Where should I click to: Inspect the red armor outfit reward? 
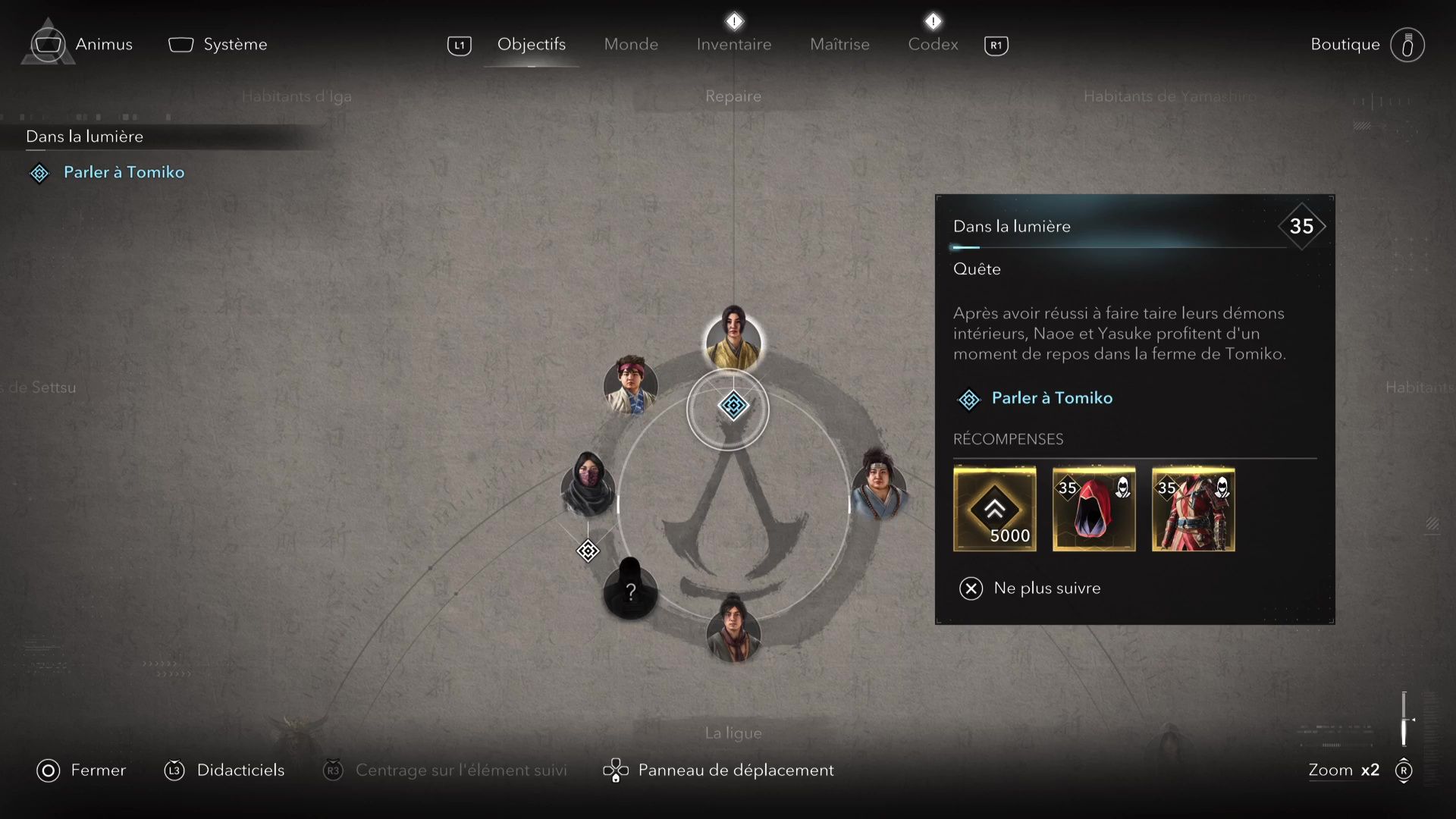pyautogui.click(x=1193, y=509)
